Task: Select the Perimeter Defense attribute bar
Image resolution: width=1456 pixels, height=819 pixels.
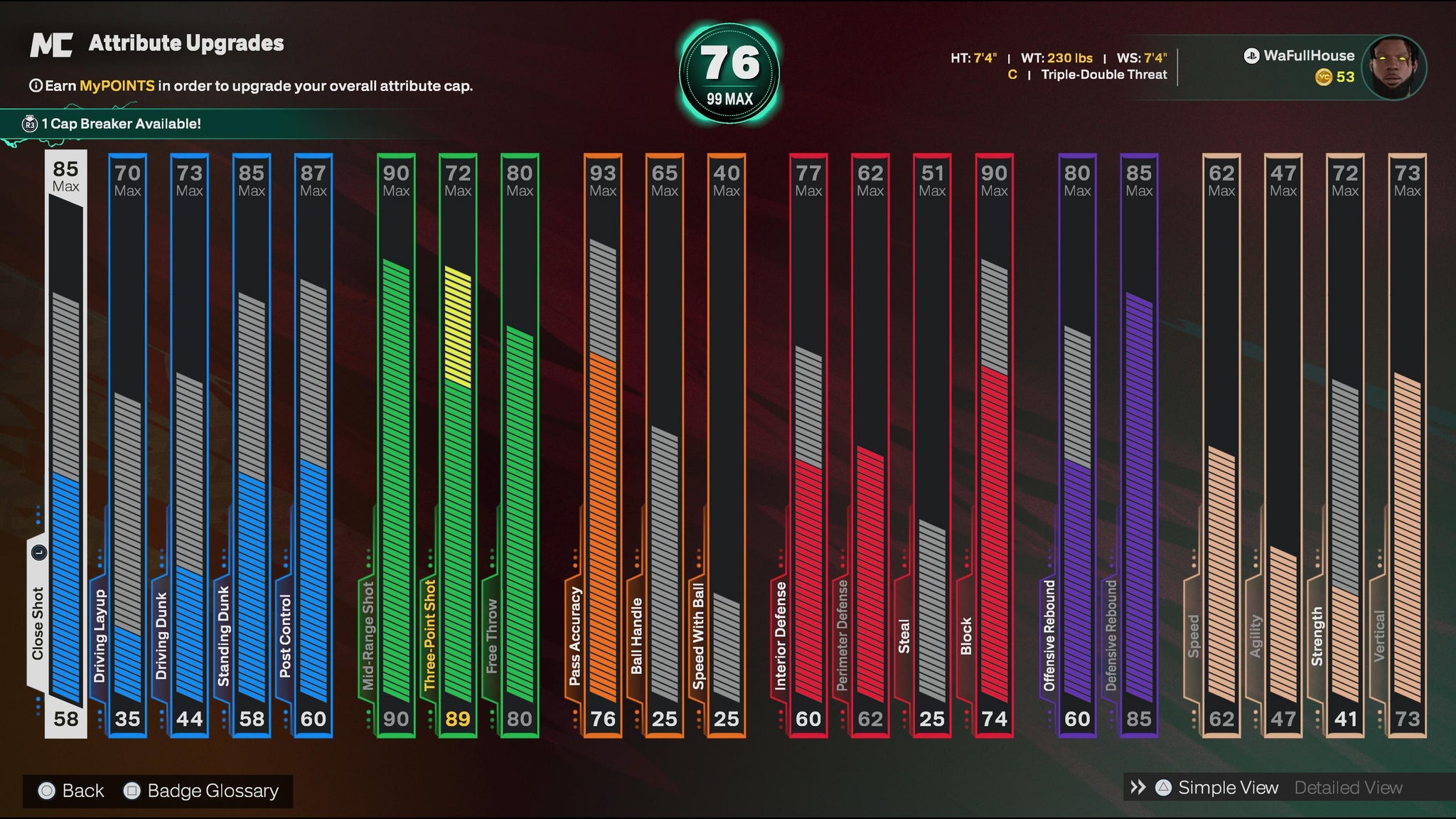Action: [870, 444]
